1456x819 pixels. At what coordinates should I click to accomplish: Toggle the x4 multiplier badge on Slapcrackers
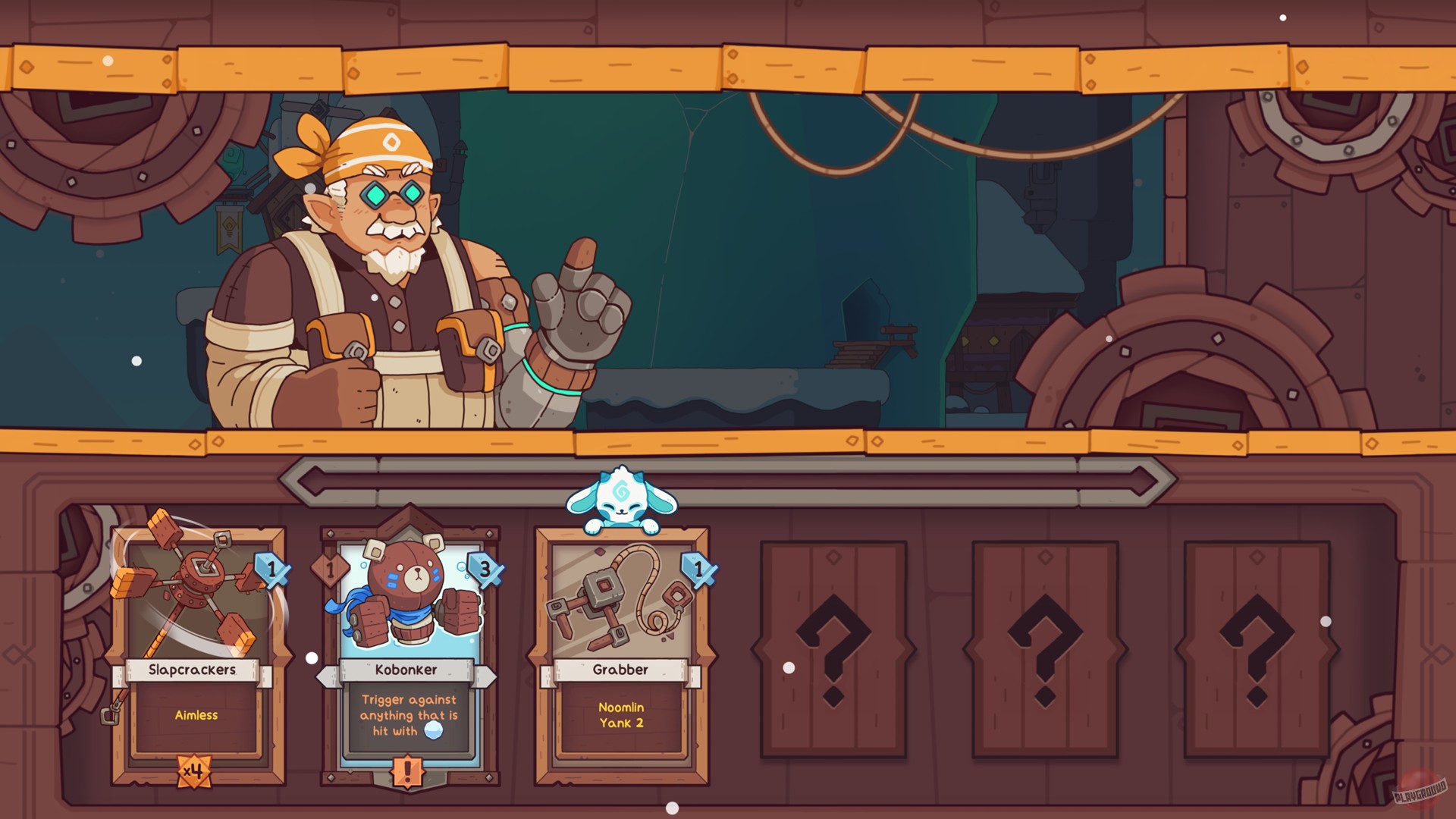[x=196, y=771]
